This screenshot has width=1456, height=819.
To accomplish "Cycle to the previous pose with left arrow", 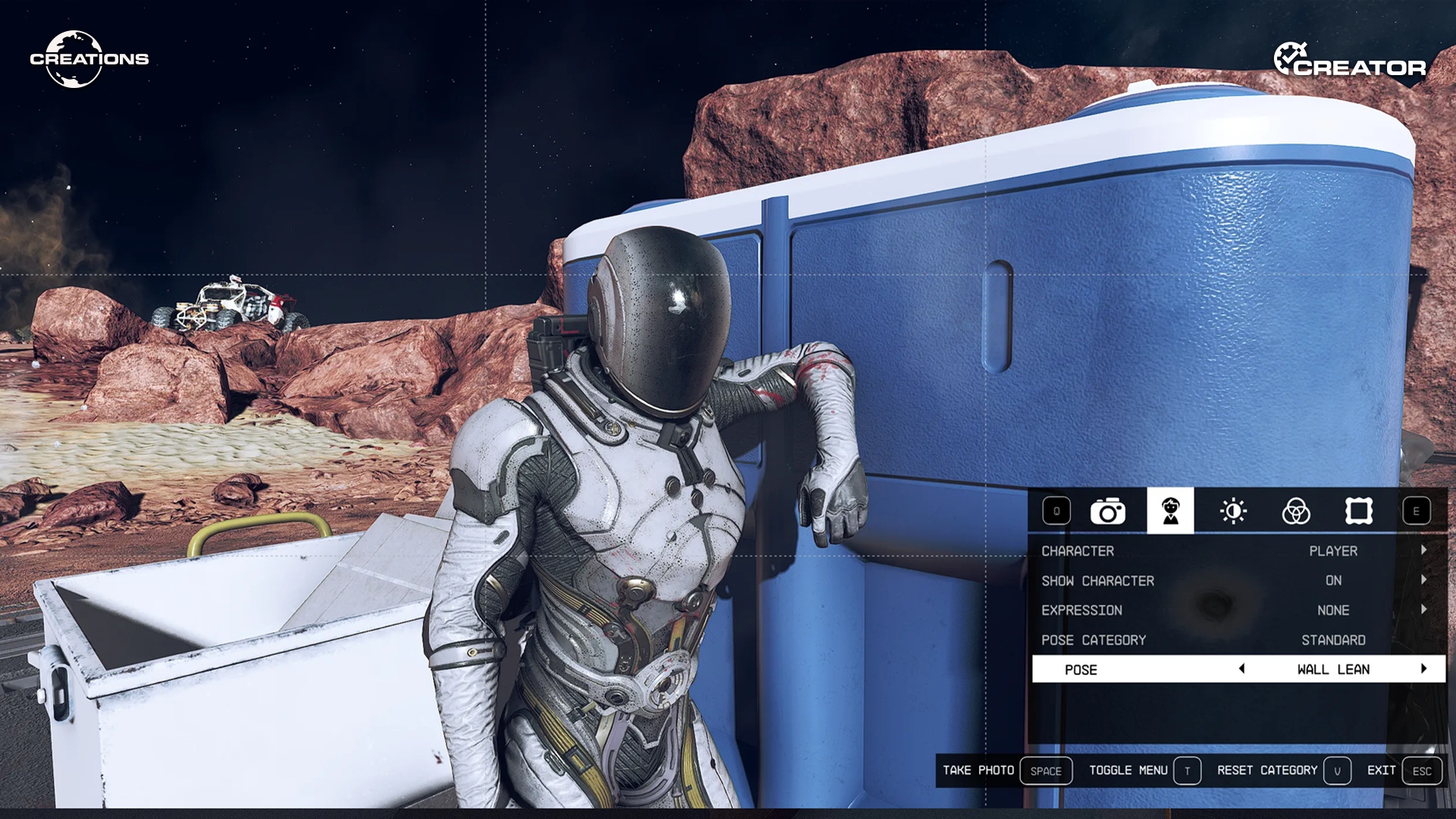I will (x=1241, y=669).
